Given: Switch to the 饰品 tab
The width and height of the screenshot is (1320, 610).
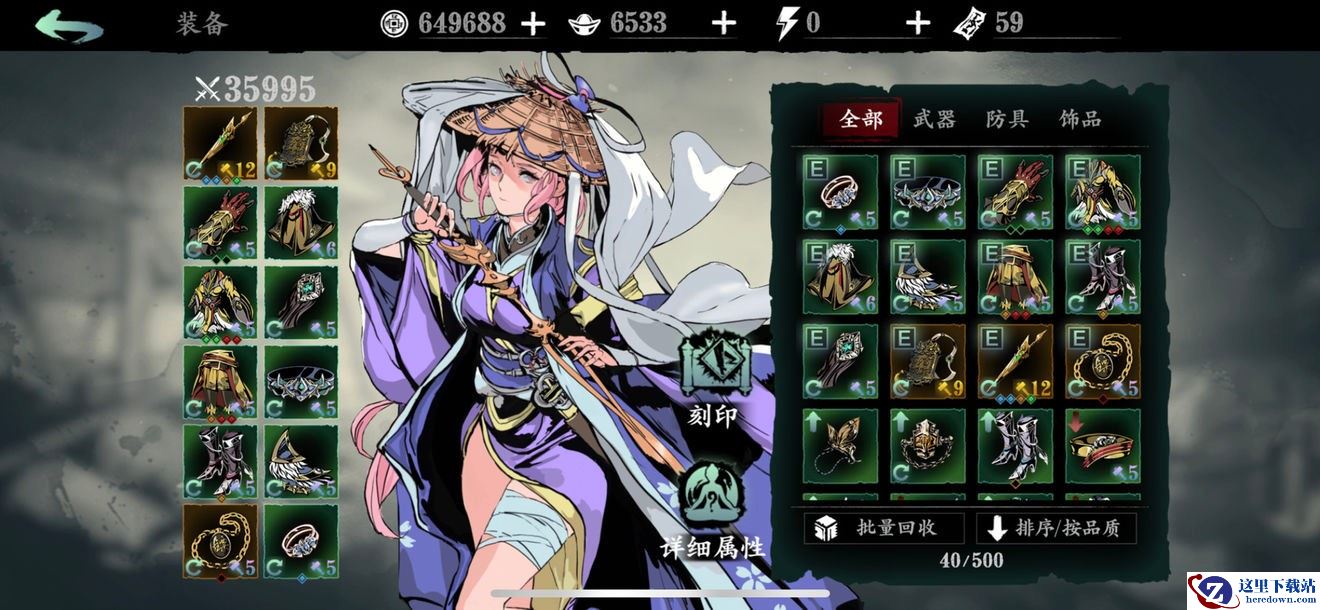Looking at the screenshot, I should (x=1080, y=120).
